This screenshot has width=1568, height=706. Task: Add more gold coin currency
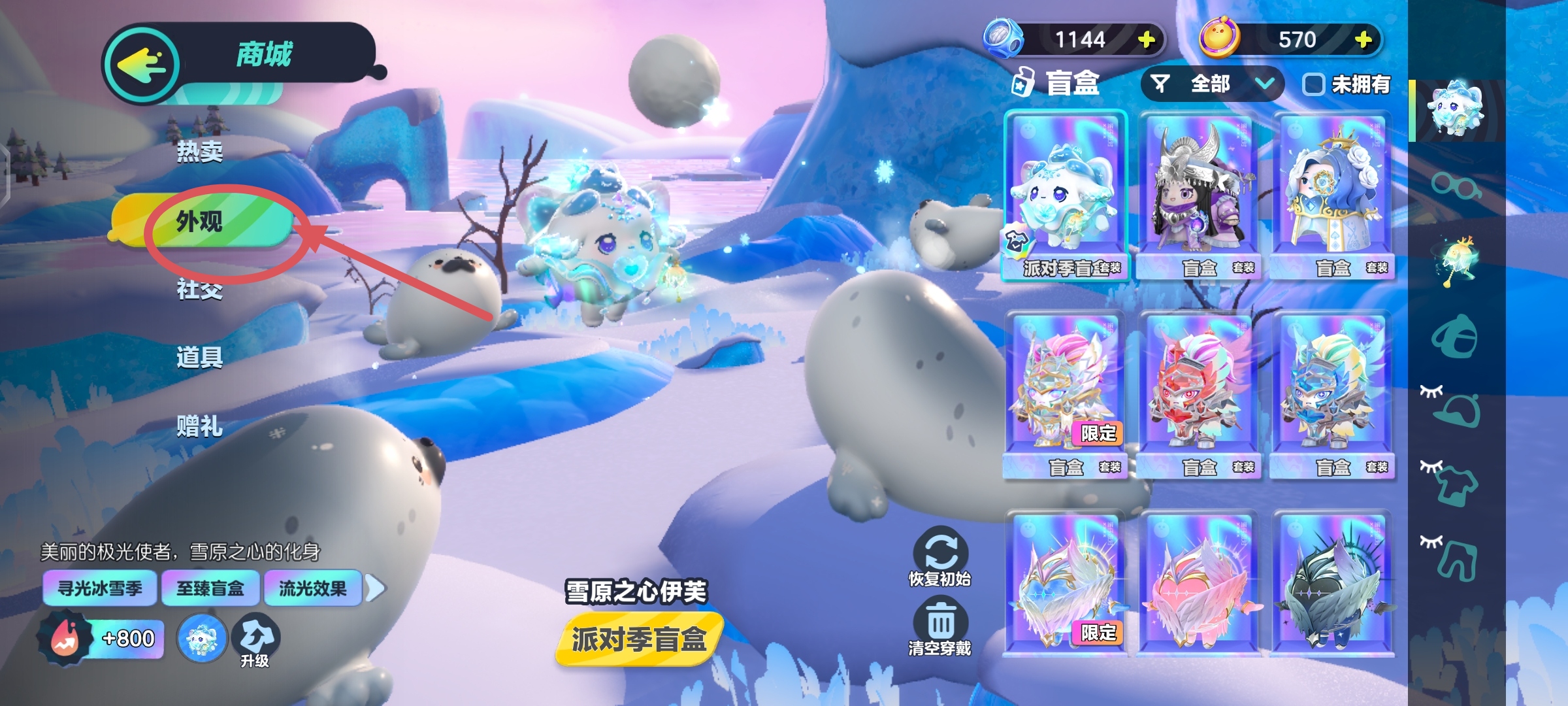(x=1363, y=40)
